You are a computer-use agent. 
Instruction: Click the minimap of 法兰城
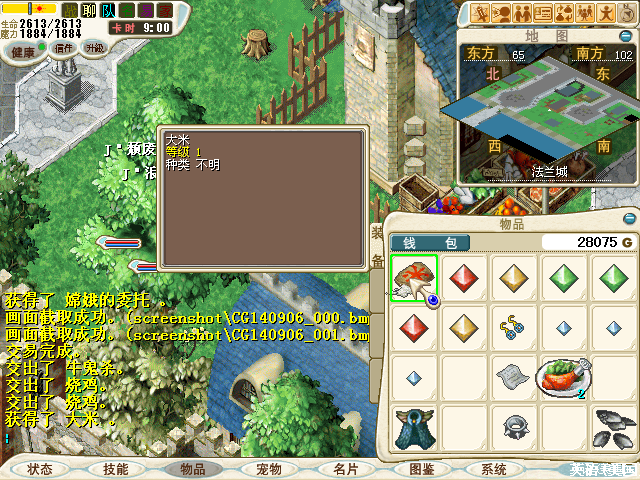[545, 112]
